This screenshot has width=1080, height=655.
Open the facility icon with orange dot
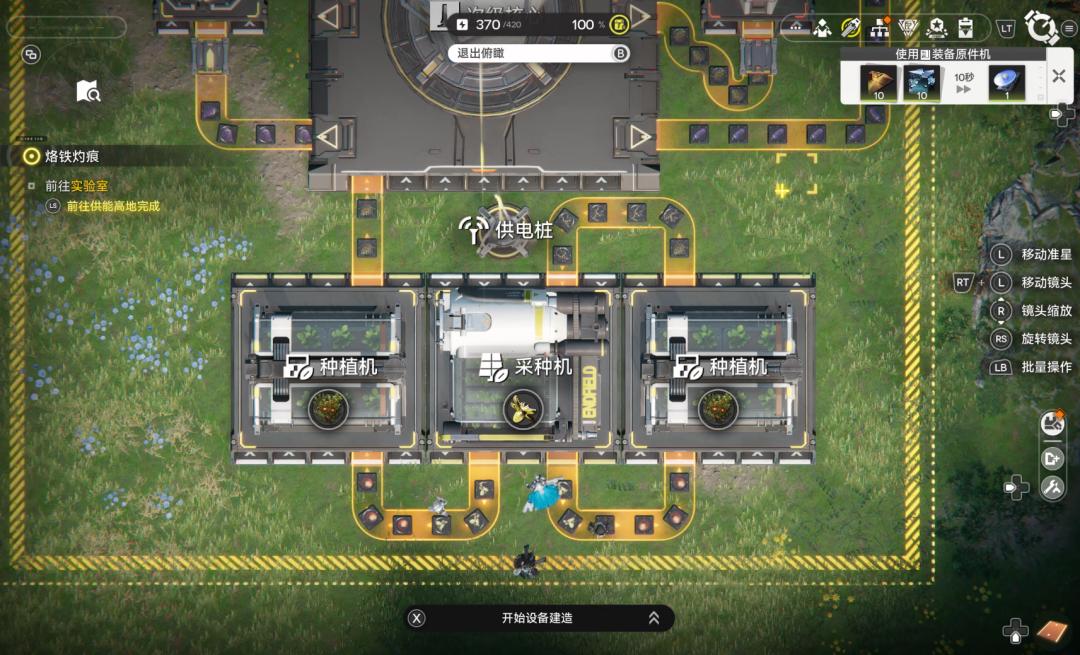click(x=1051, y=424)
